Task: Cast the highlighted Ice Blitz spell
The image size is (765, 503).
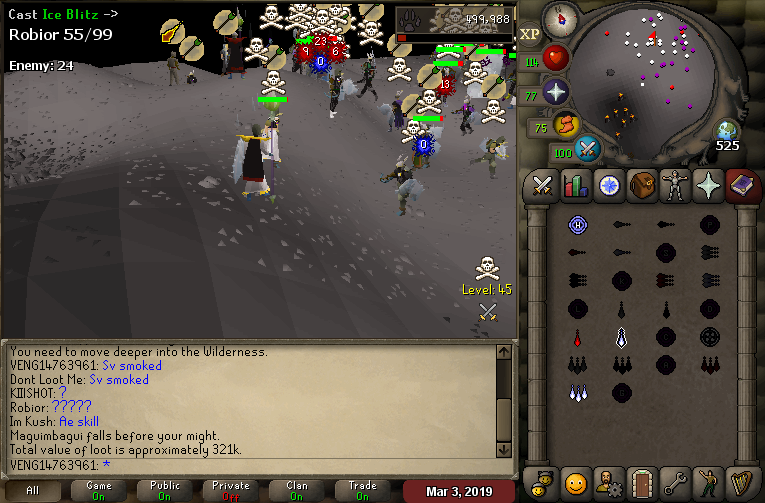Action: pyautogui.click(x=621, y=338)
